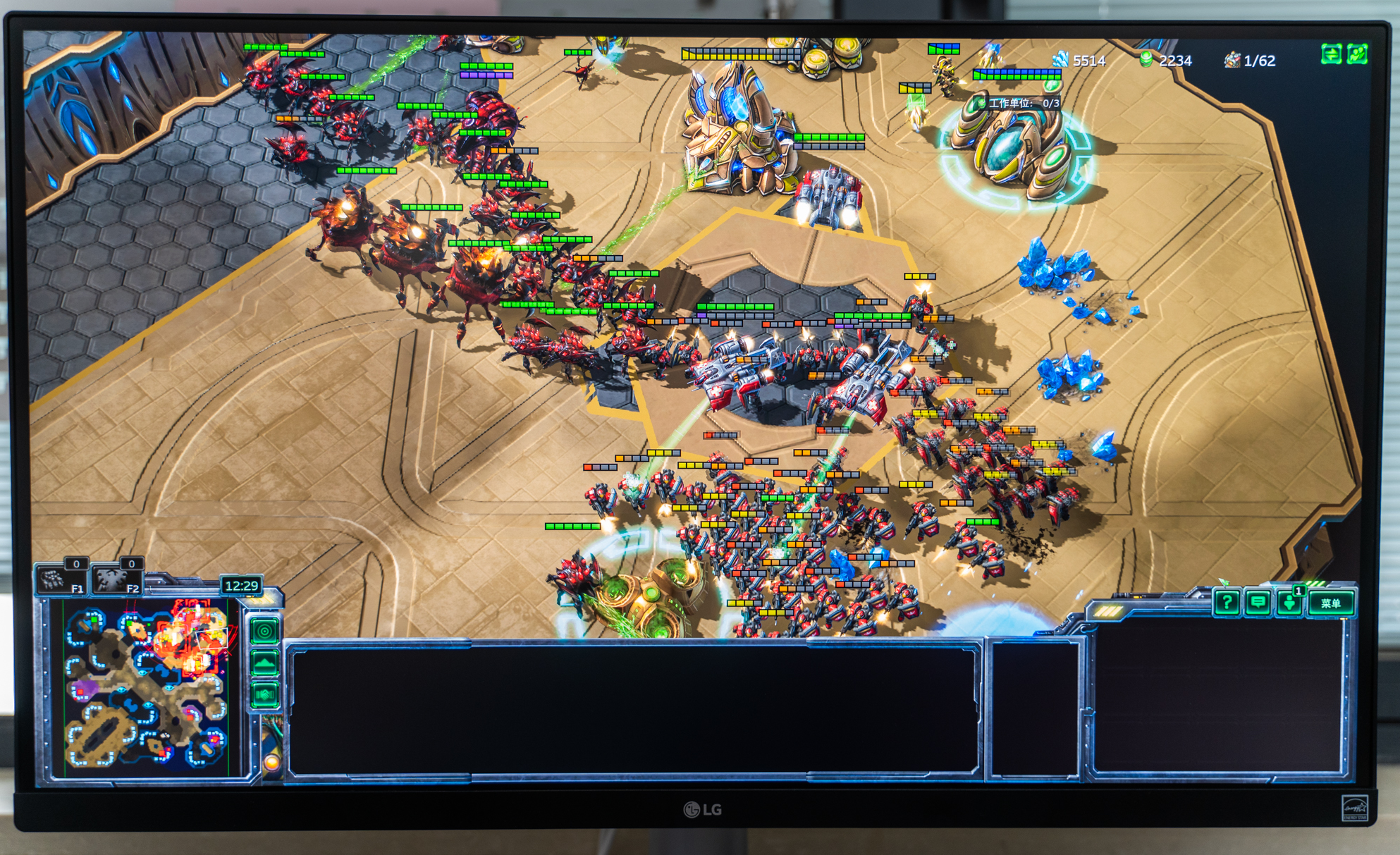Open the resource trading arrows button

(1331, 54)
